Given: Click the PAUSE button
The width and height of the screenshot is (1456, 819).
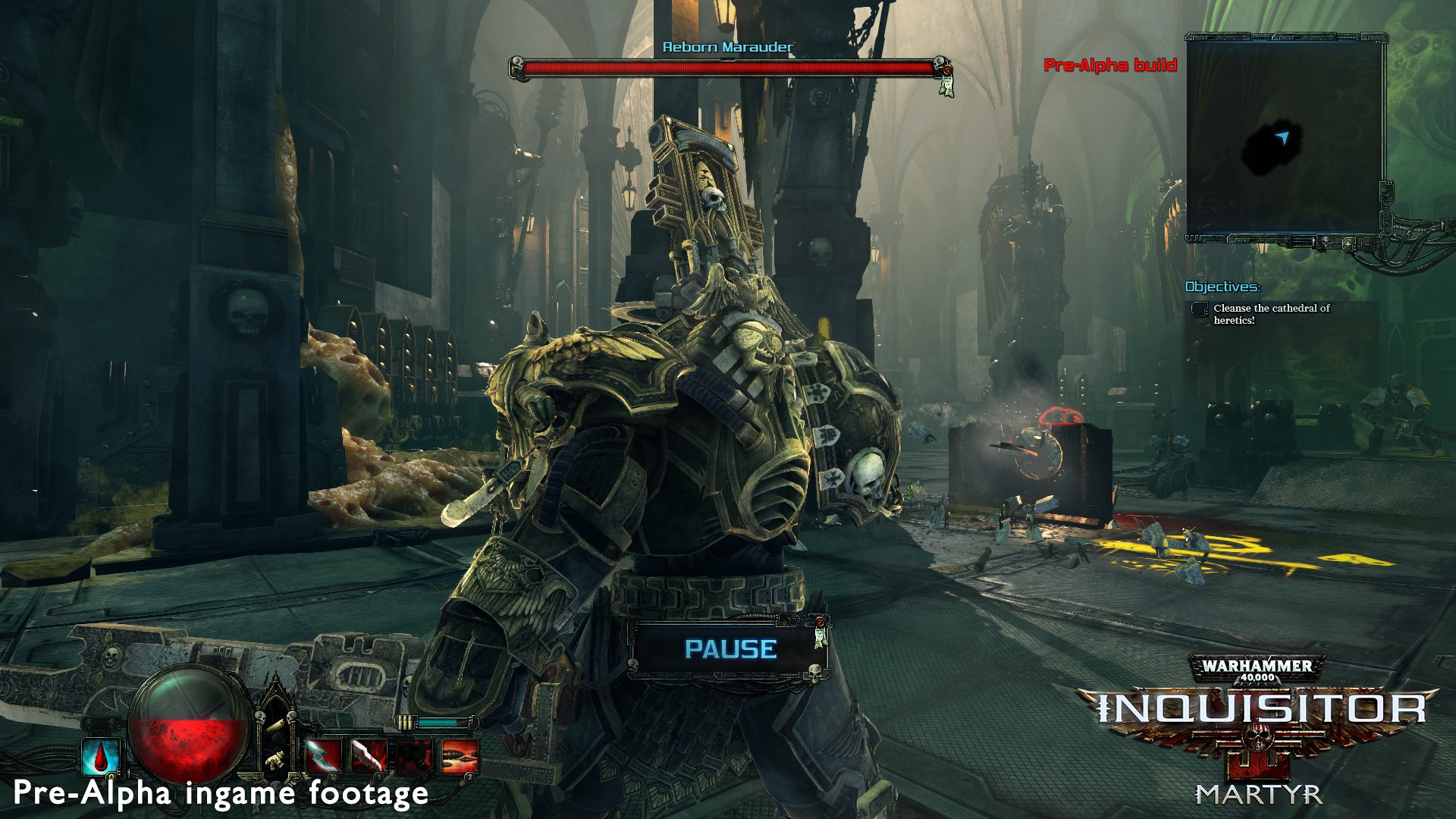Looking at the screenshot, I should coord(730,649).
